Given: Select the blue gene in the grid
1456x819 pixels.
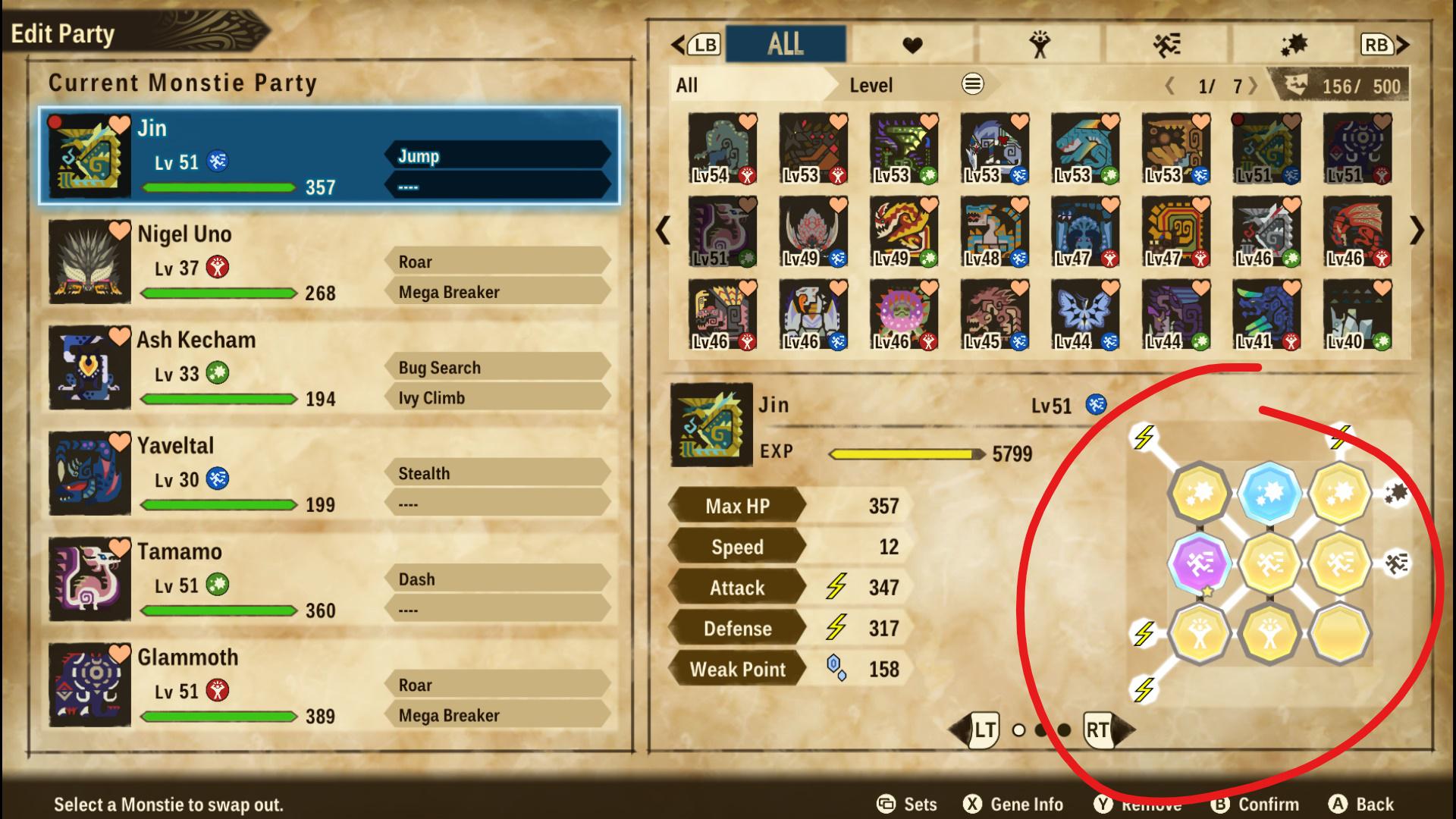Looking at the screenshot, I should point(1269,493).
